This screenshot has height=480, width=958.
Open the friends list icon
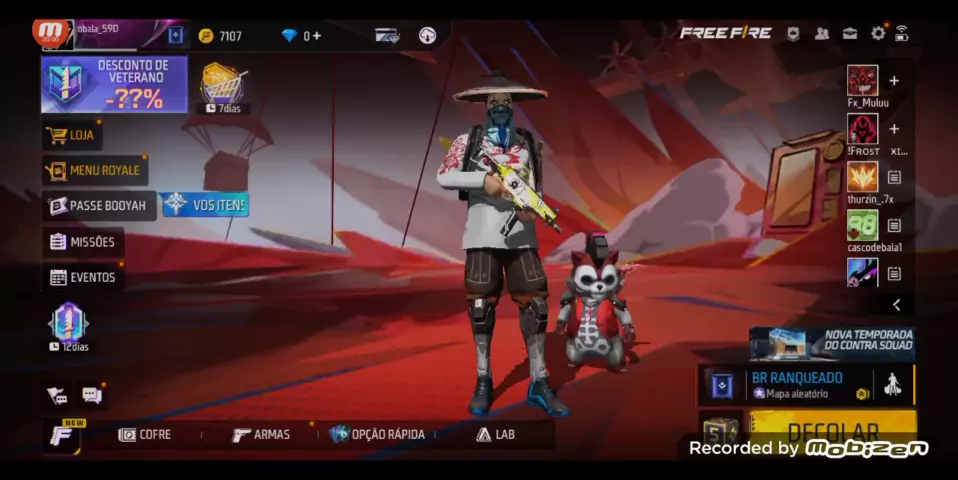tap(822, 33)
